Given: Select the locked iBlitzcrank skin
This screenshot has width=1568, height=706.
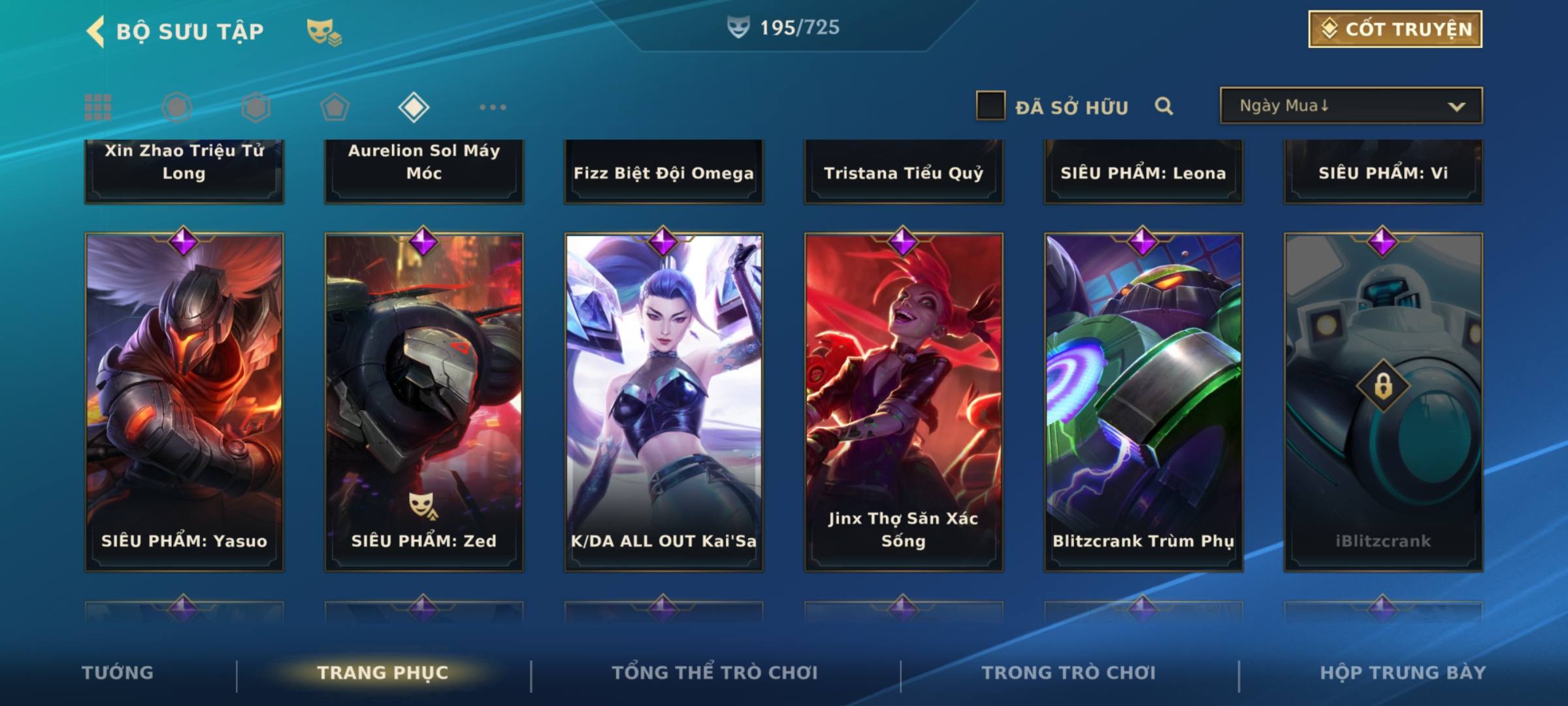Looking at the screenshot, I should [x=1383, y=402].
